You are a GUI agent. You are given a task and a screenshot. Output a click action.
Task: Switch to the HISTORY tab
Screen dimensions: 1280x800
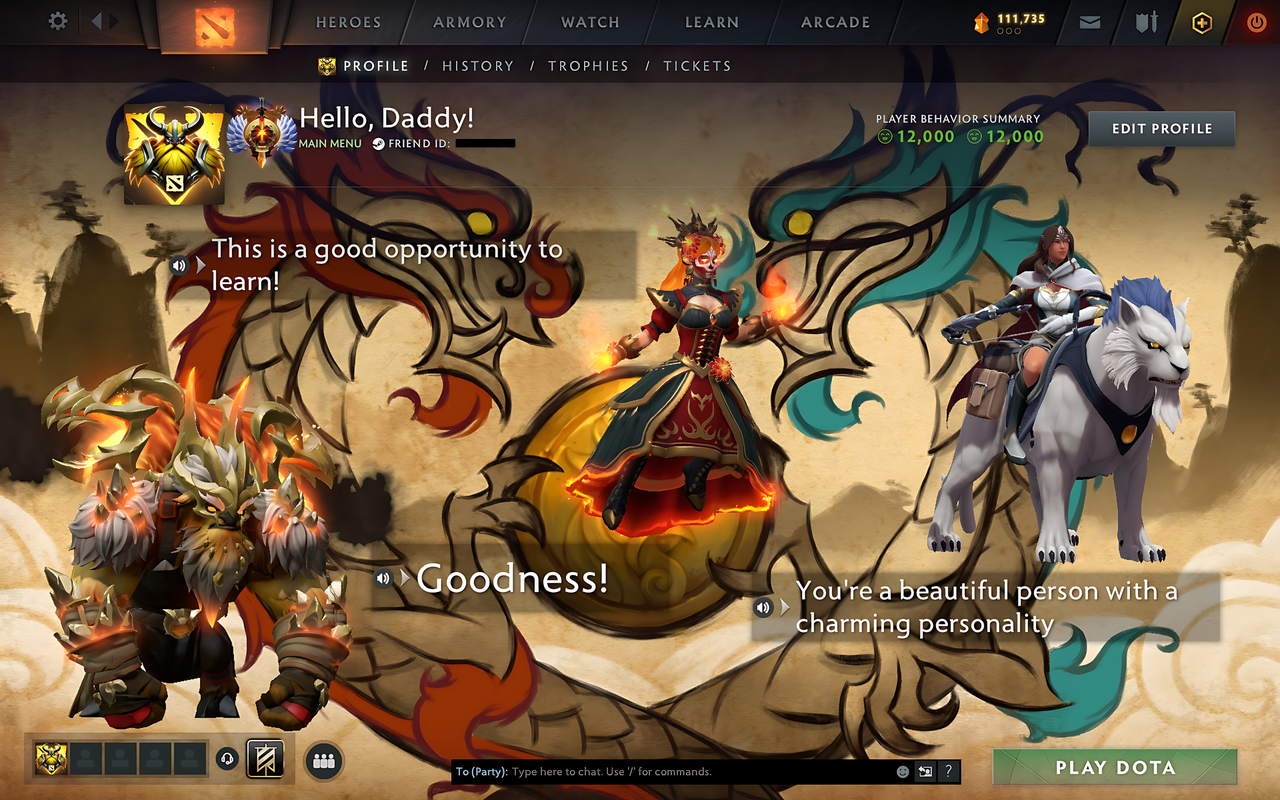coord(478,65)
